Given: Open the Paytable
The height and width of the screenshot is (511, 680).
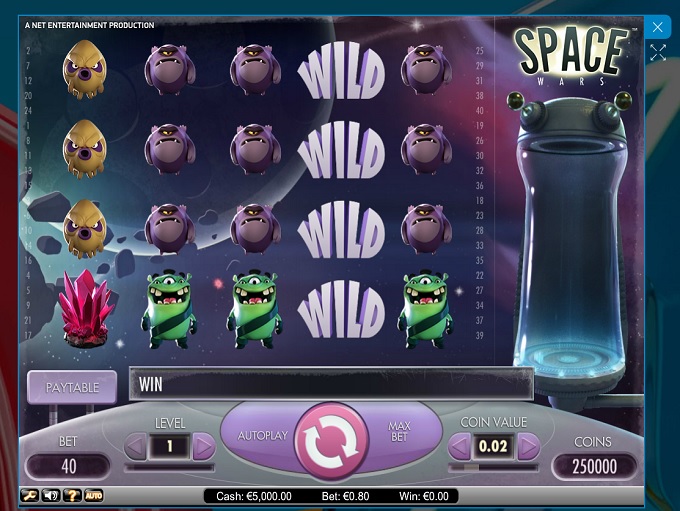Looking at the screenshot, I should [72, 386].
